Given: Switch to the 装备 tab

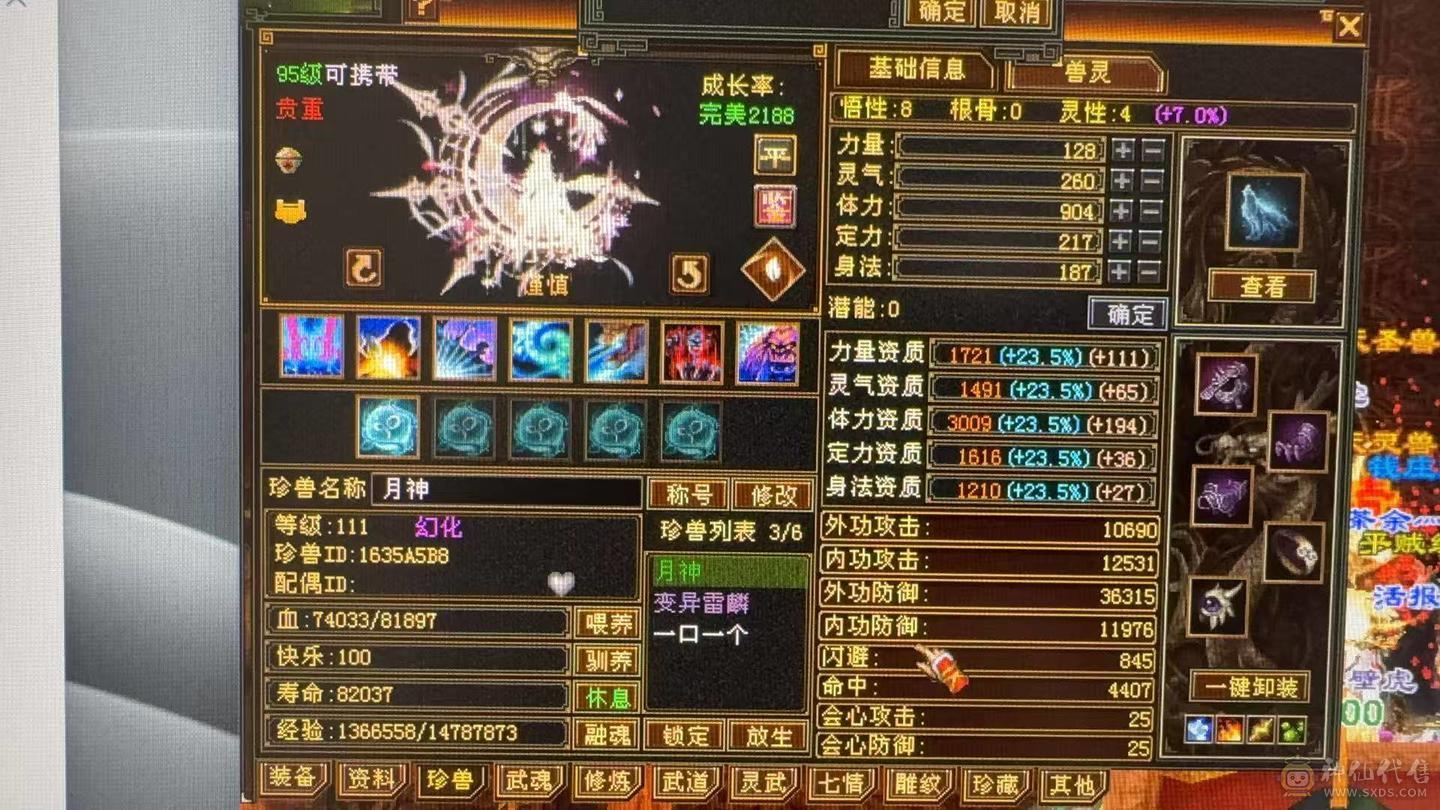Looking at the screenshot, I should tap(293, 784).
